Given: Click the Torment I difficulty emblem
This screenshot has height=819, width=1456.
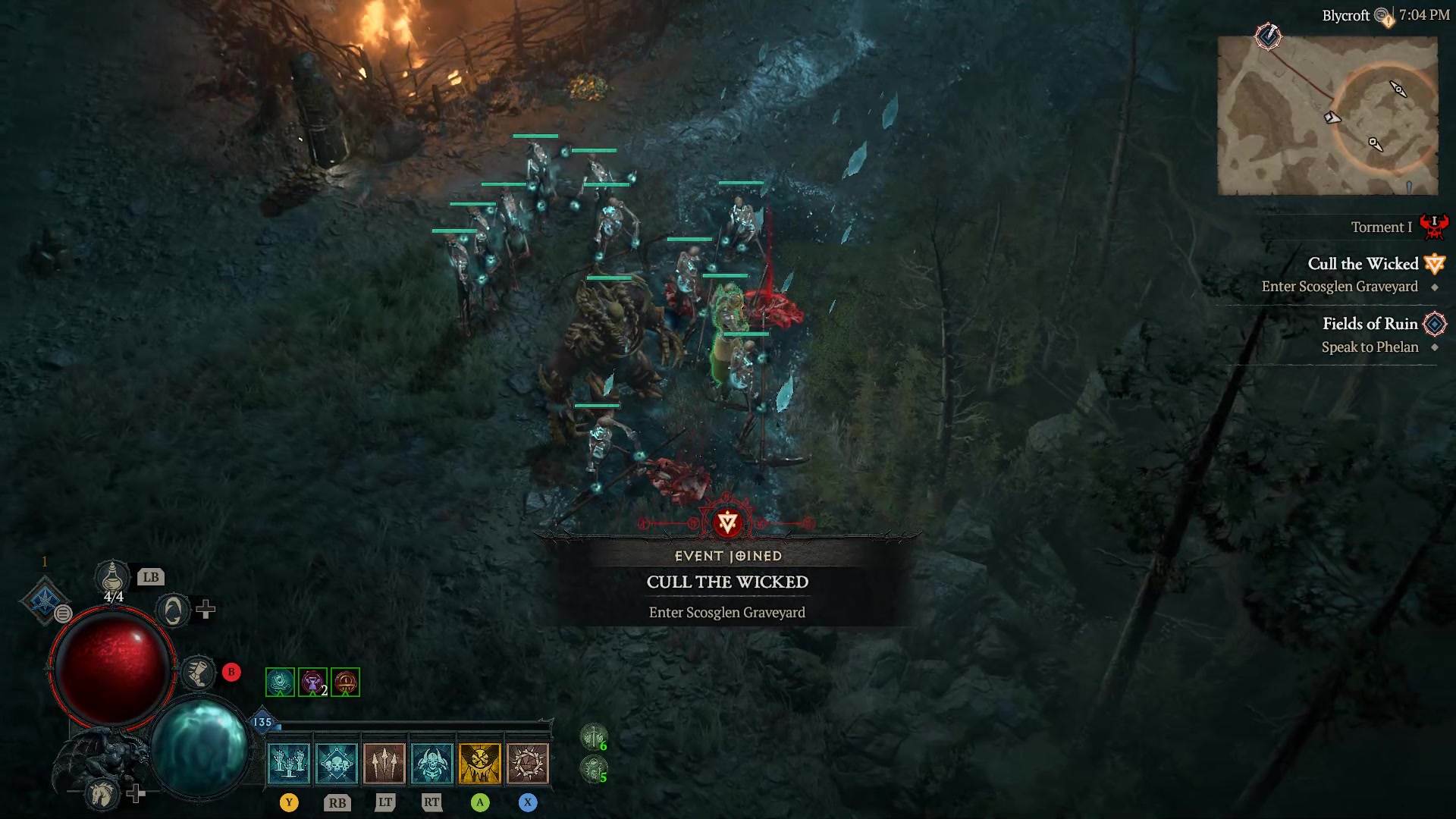Looking at the screenshot, I should coord(1436,226).
